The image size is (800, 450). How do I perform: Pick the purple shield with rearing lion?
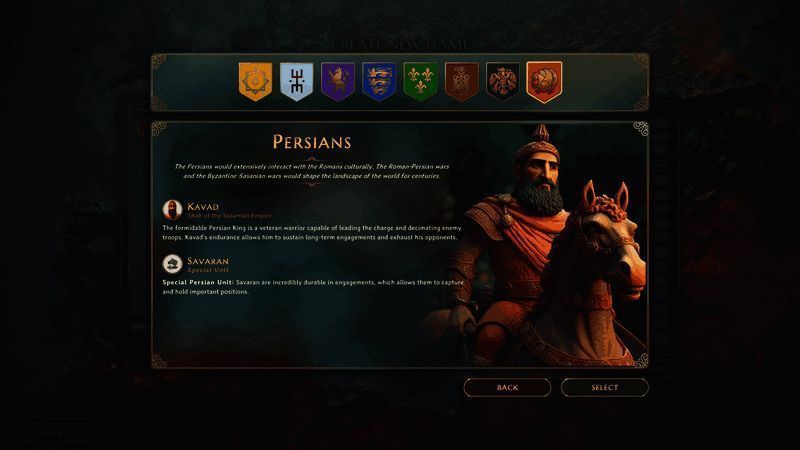pos(338,82)
